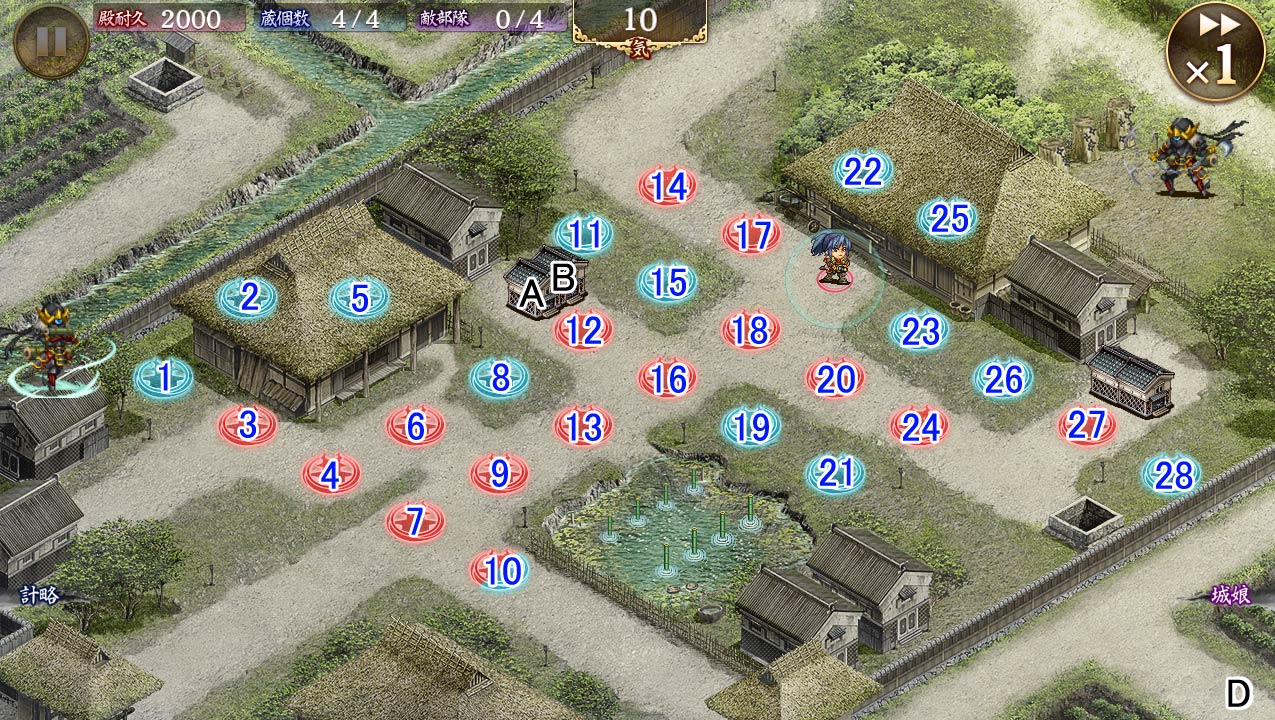Choose blue placement tile number 22
Viewport: 1275px width, 720px height.
tap(862, 172)
